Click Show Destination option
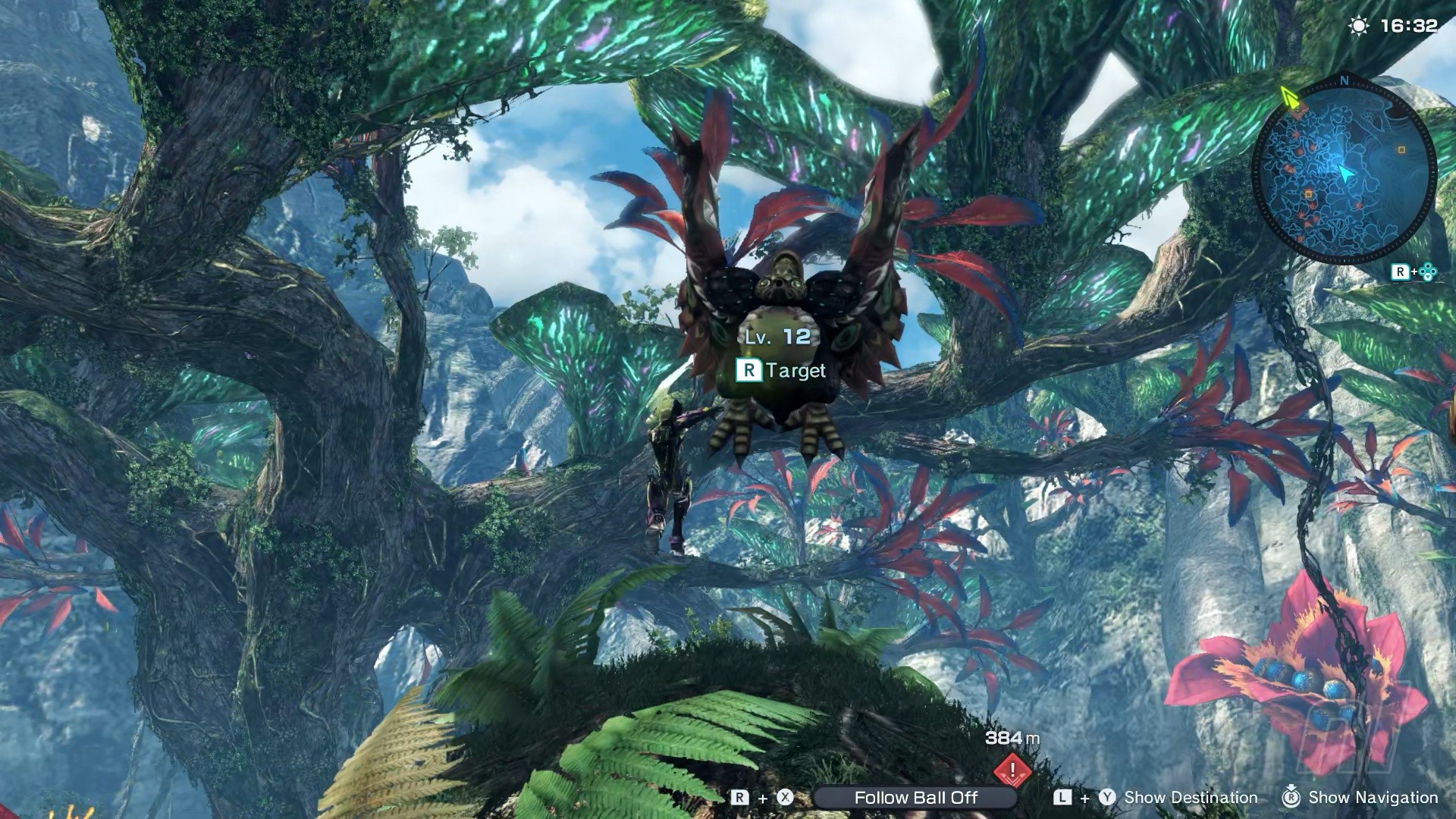Viewport: 1456px width, 819px height. (1190, 798)
